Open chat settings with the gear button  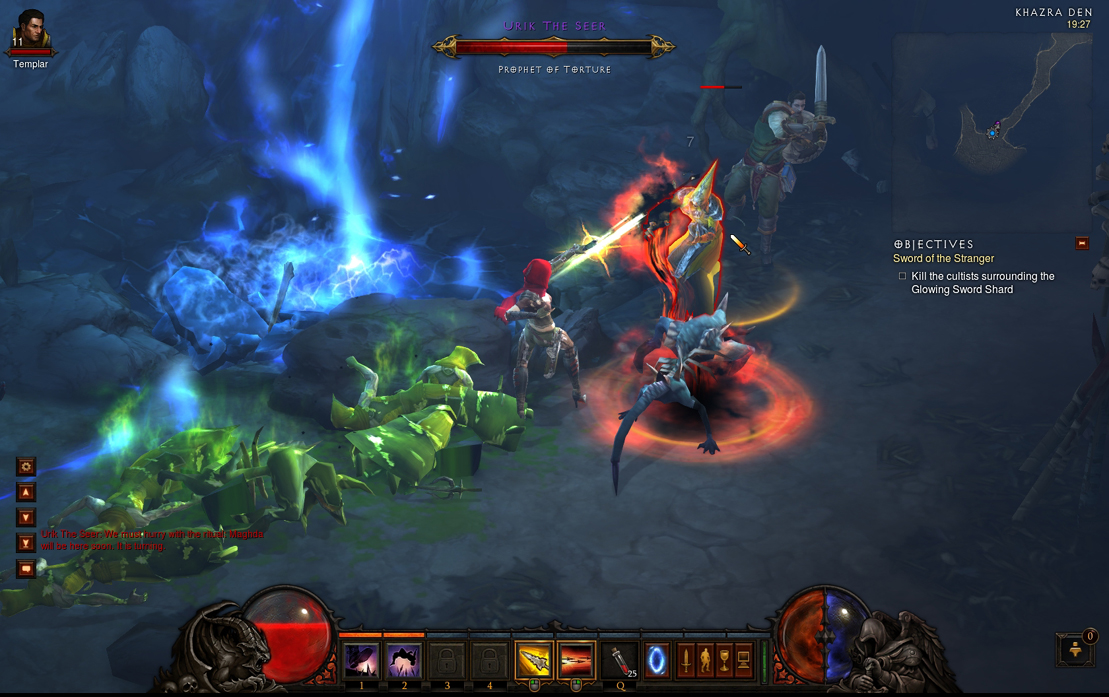pyautogui.click(x=26, y=466)
